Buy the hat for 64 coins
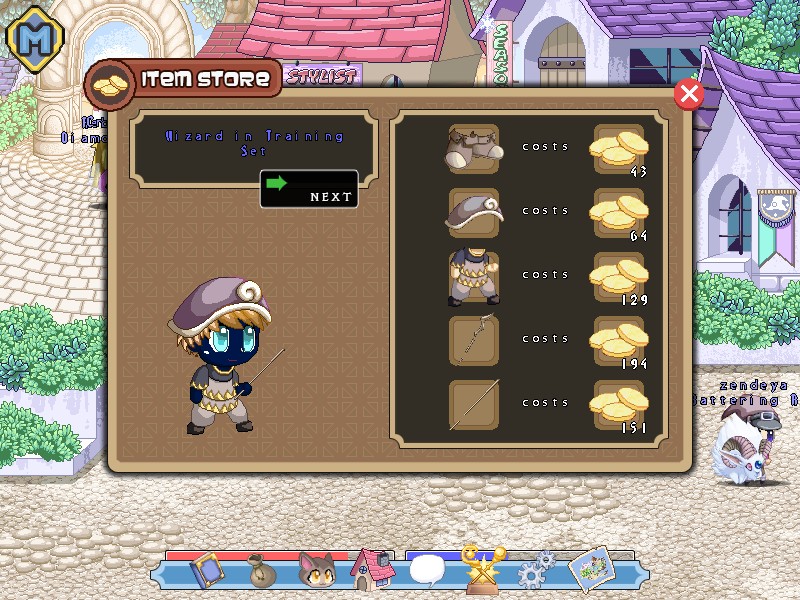 coord(619,212)
